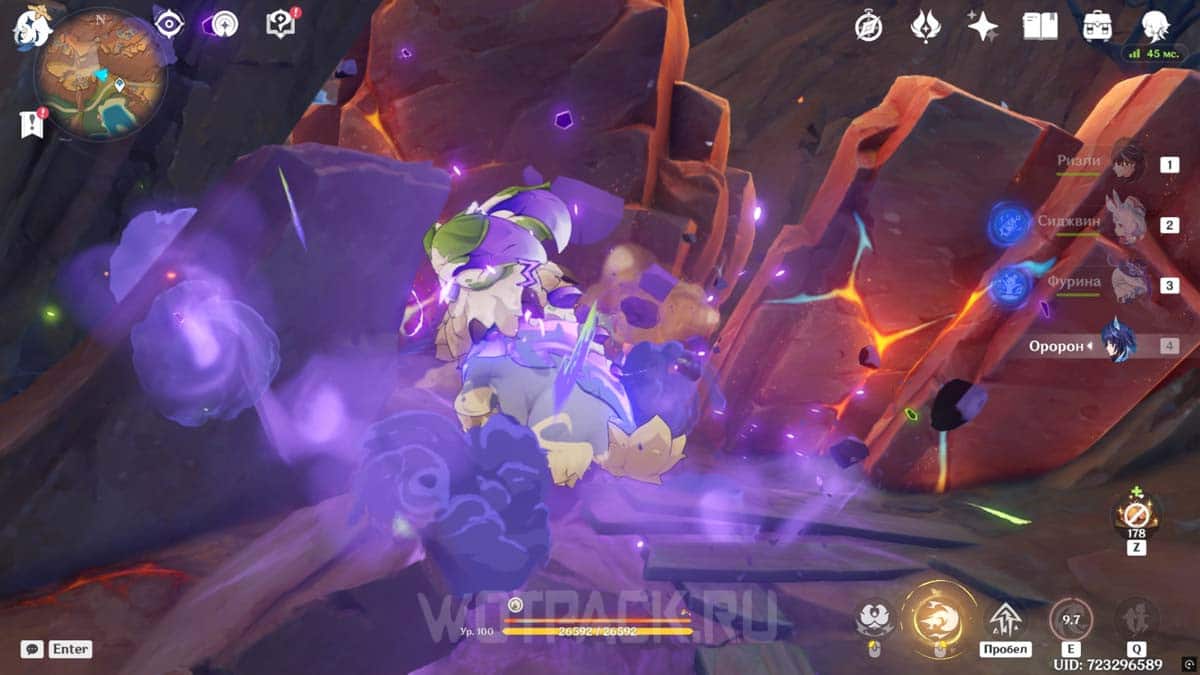Open the character profile head icon
Viewport: 1200px width, 675px height.
(1155, 24)
